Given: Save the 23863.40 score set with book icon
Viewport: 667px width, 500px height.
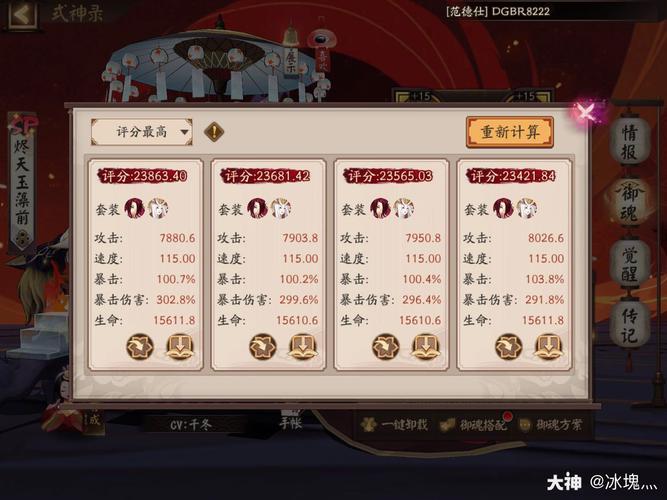Looking at the screenshot, I should [179, 347].
